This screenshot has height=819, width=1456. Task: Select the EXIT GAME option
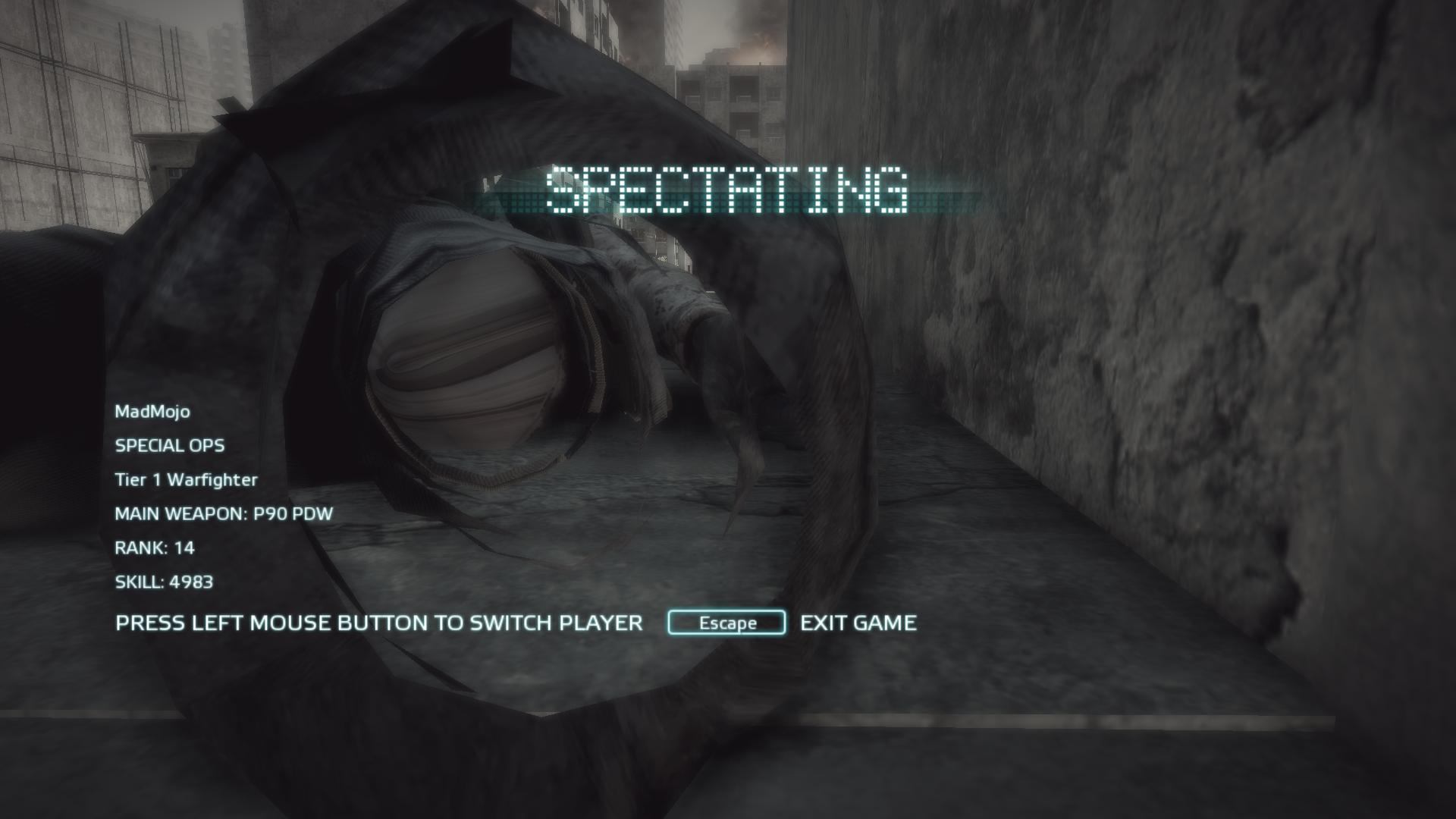pos(858,623)
